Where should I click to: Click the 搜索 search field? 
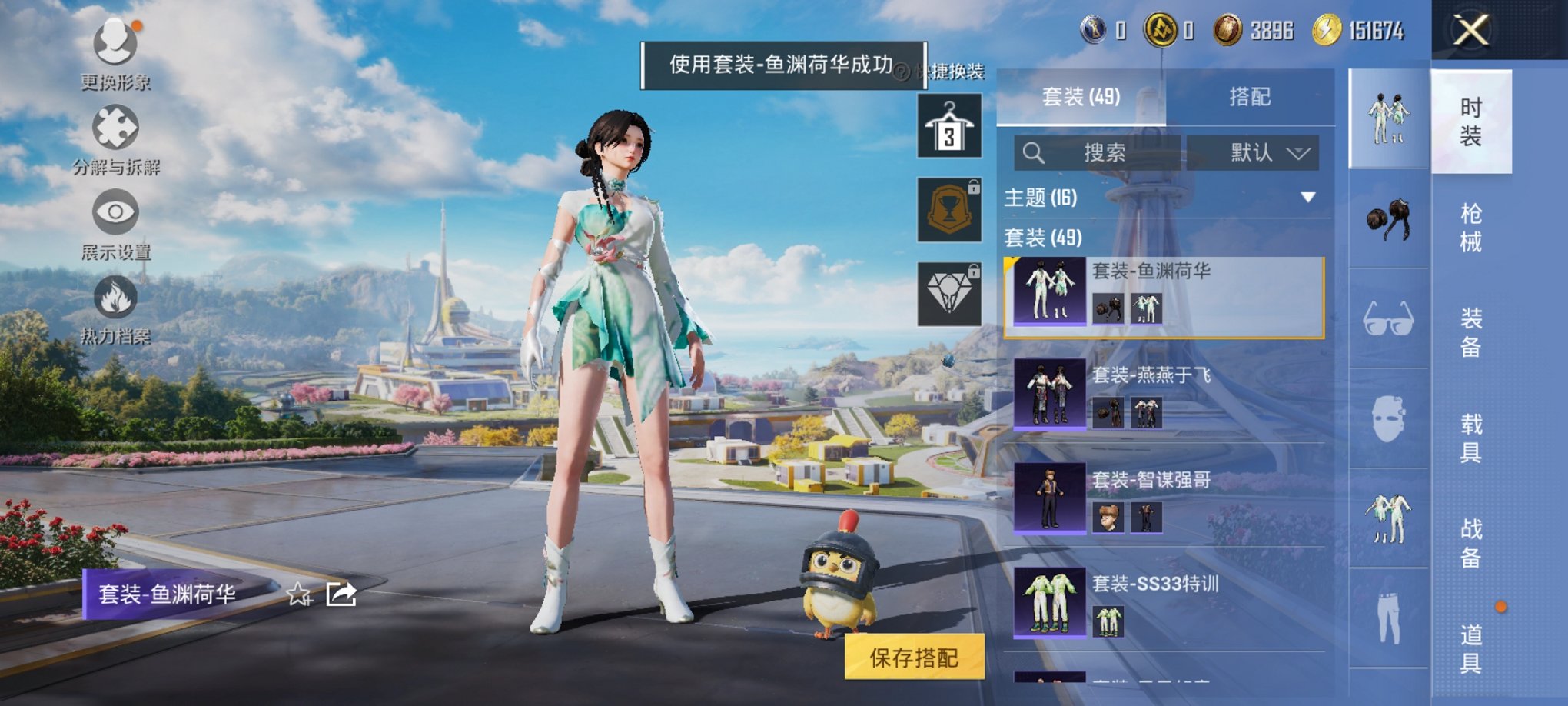[x=1098, y=153]
